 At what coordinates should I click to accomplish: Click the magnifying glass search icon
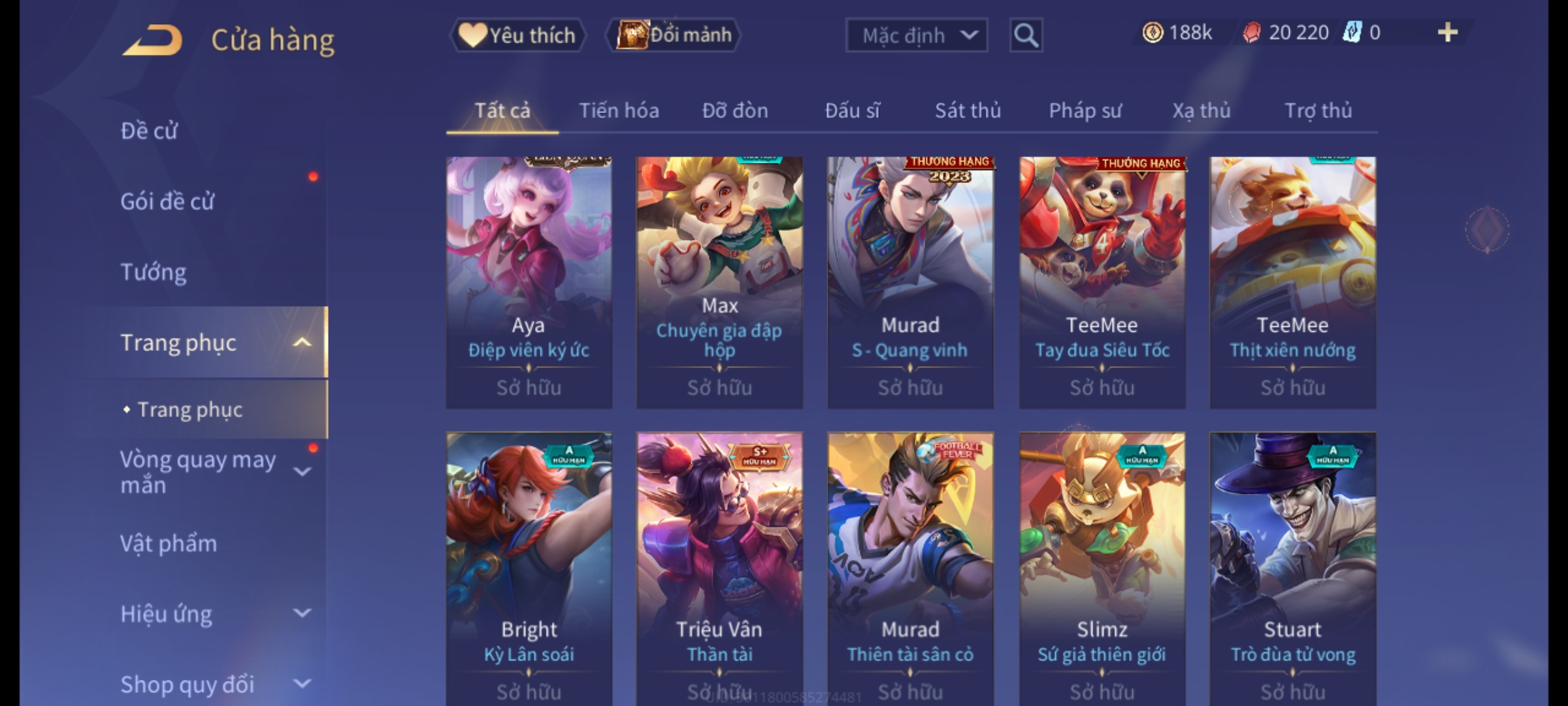1026,35
